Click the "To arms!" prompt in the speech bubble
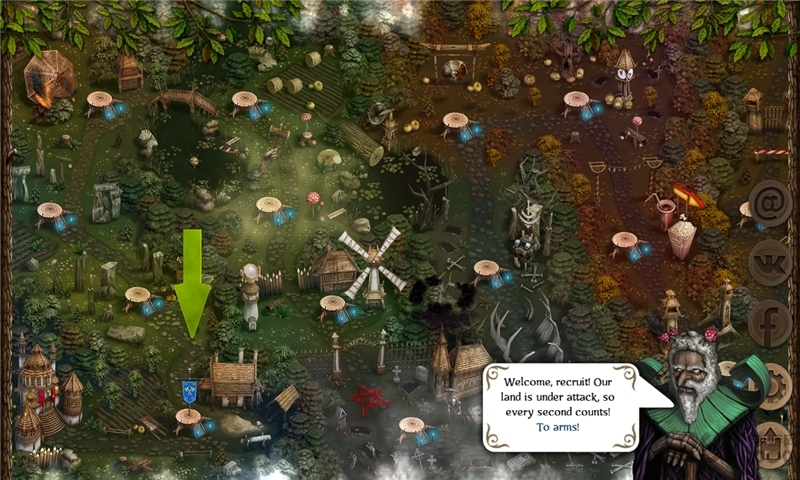The image size is (800, 480). pos(557,427)
